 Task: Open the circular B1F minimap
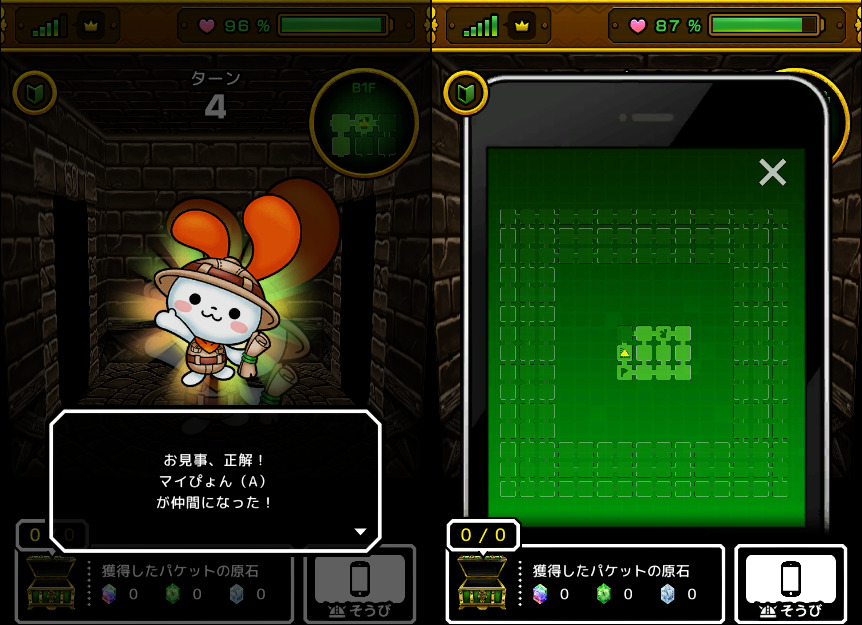363,124
